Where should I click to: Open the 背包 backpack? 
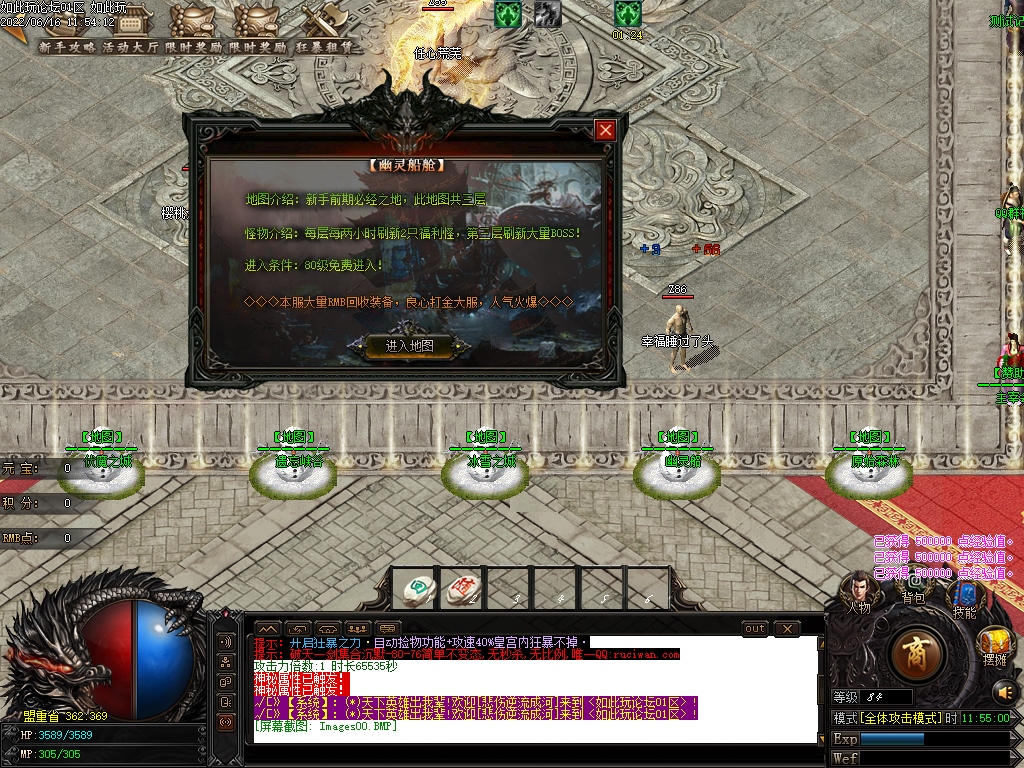pos(912,583)
